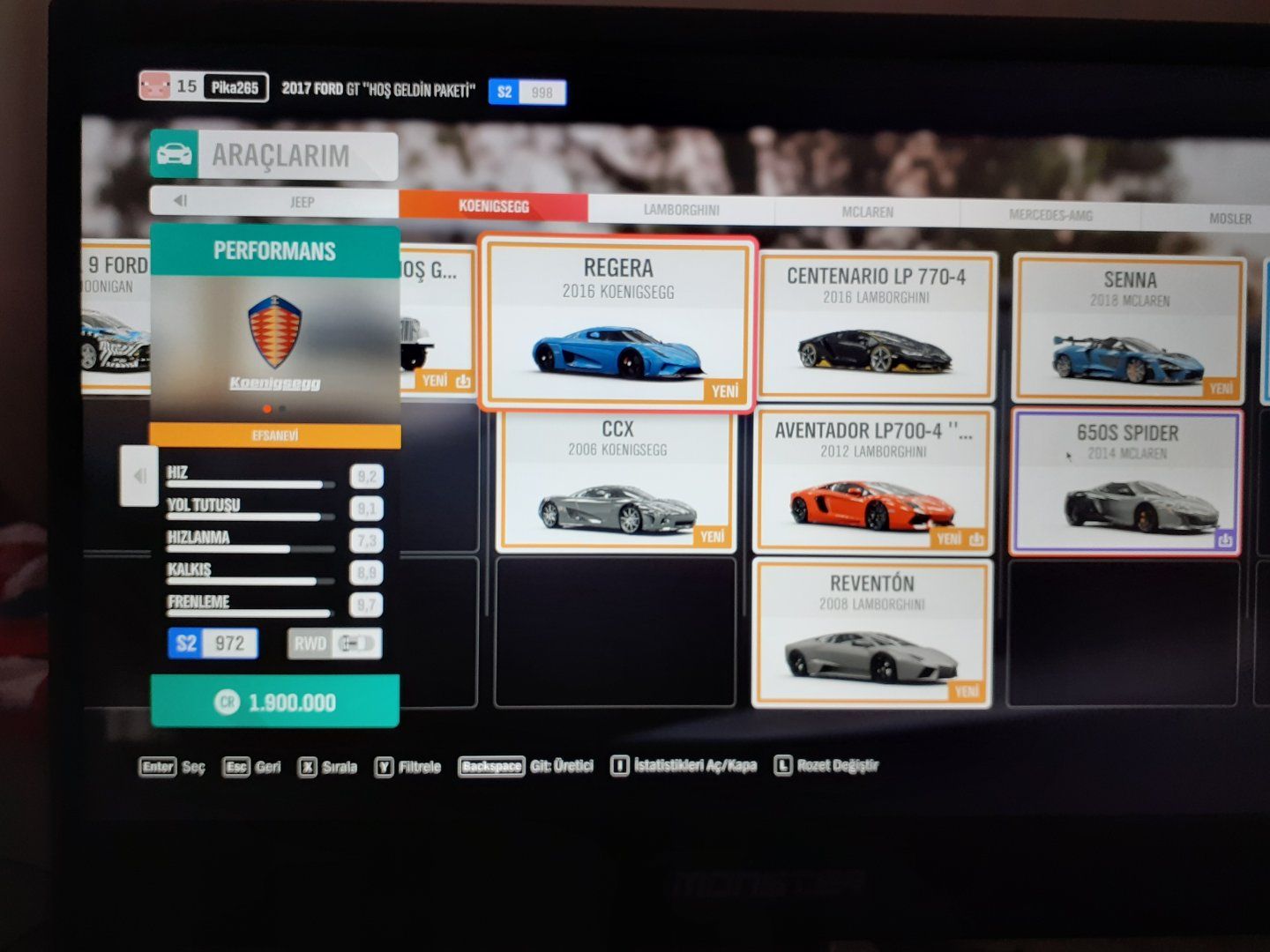
Task: Switch to the Jeep manufacturer tab
Action: [302, 202]
